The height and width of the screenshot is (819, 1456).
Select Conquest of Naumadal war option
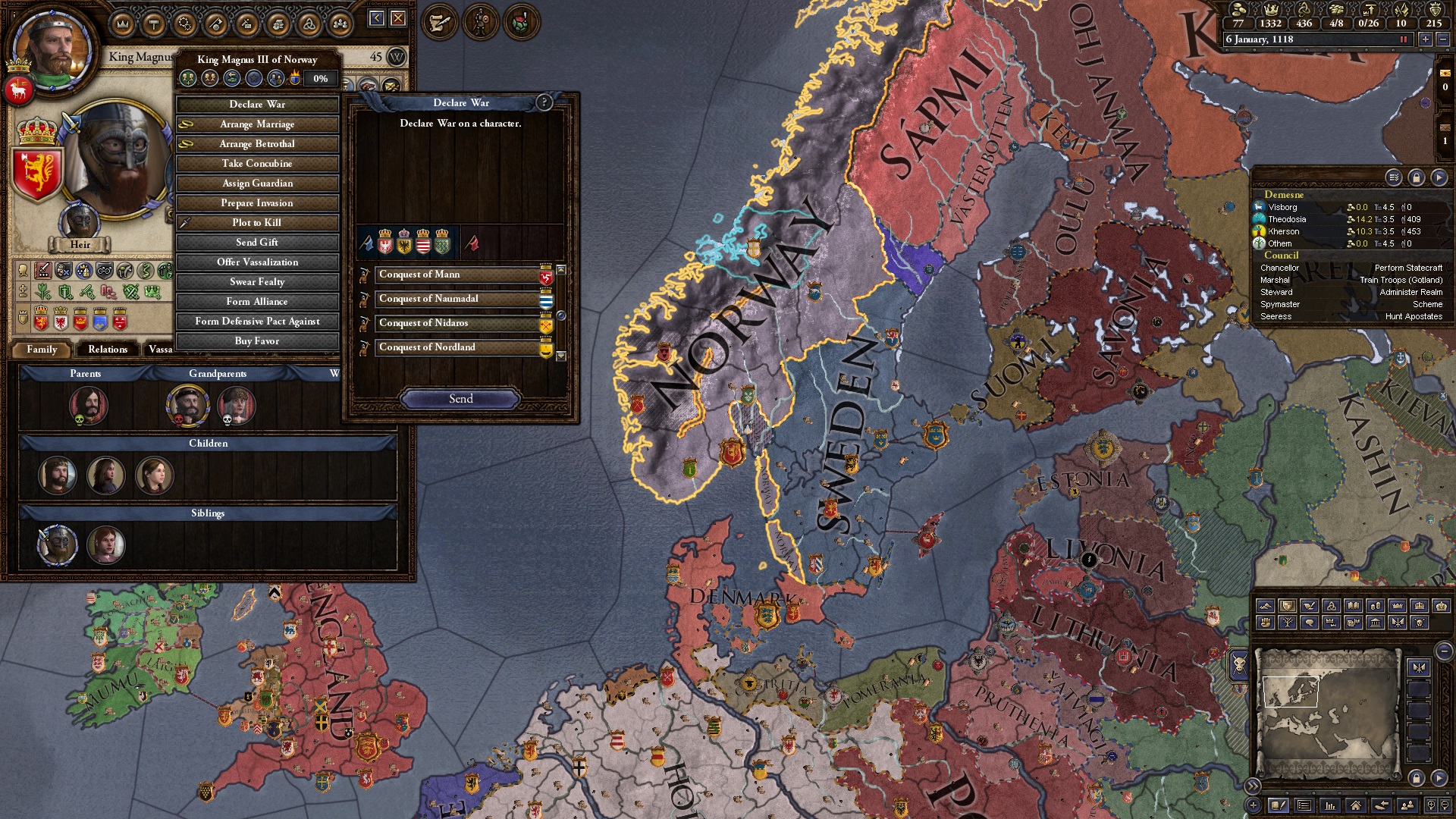click(x=457, y=299)
